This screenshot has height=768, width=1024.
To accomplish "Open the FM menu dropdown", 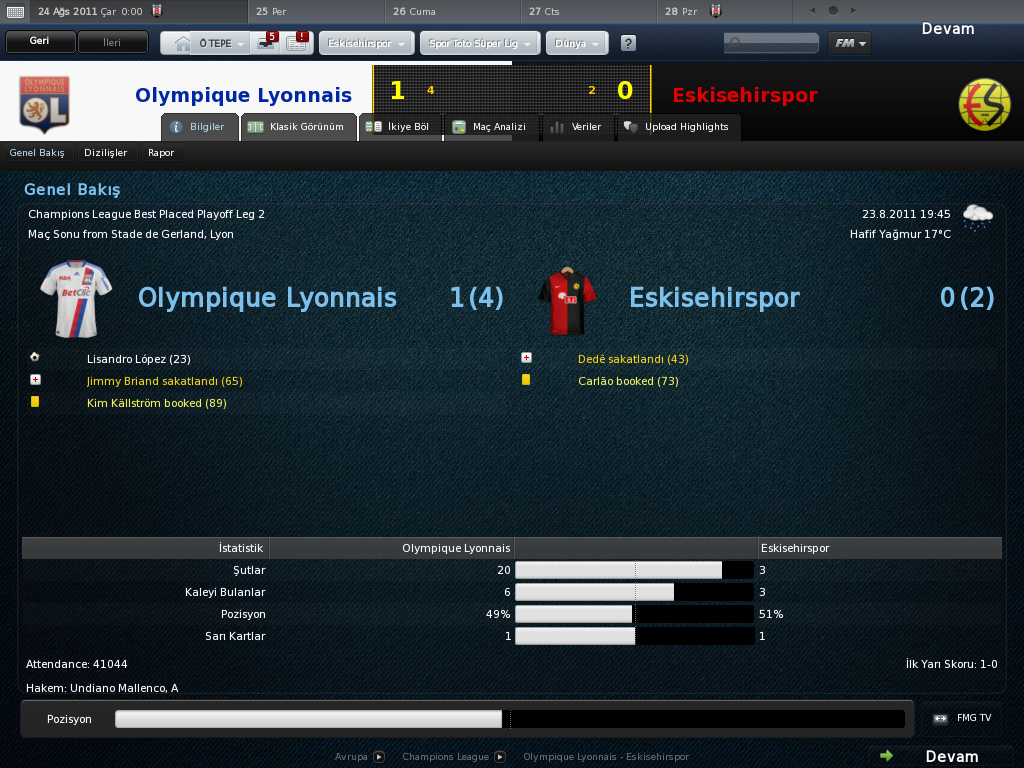I will click(x=849, y=43).
